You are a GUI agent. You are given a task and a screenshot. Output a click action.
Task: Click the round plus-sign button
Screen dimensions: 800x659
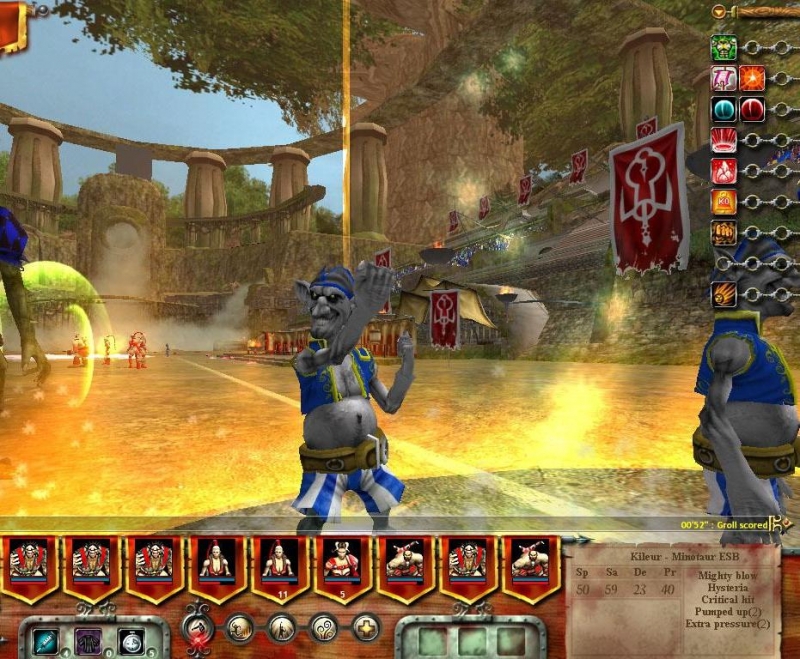(366, 628)
